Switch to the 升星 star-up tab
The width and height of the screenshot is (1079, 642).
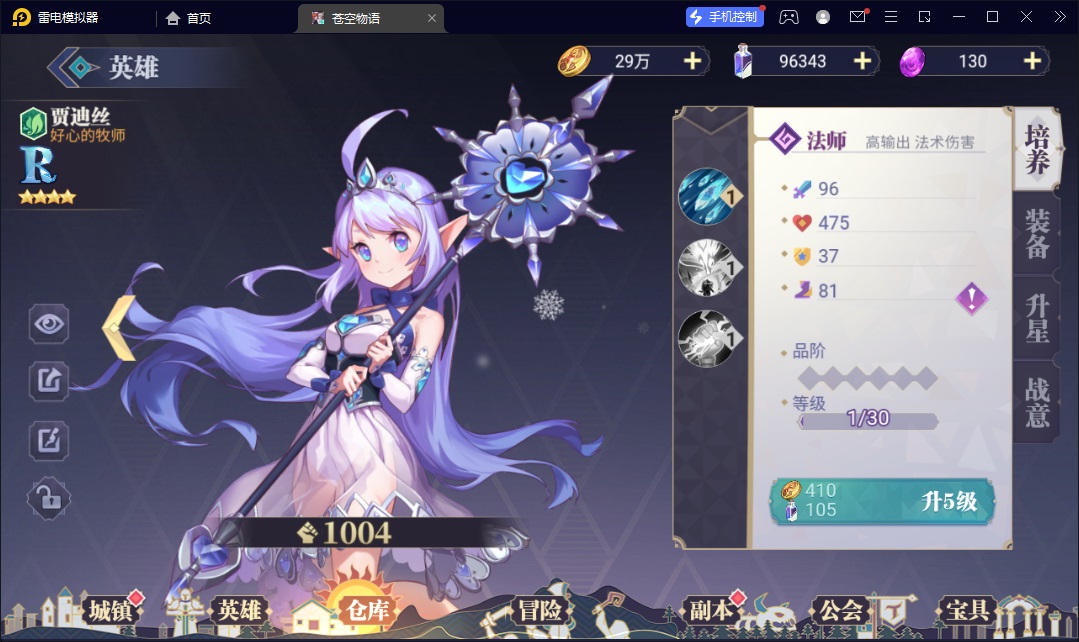click(x=1037, y=318)
